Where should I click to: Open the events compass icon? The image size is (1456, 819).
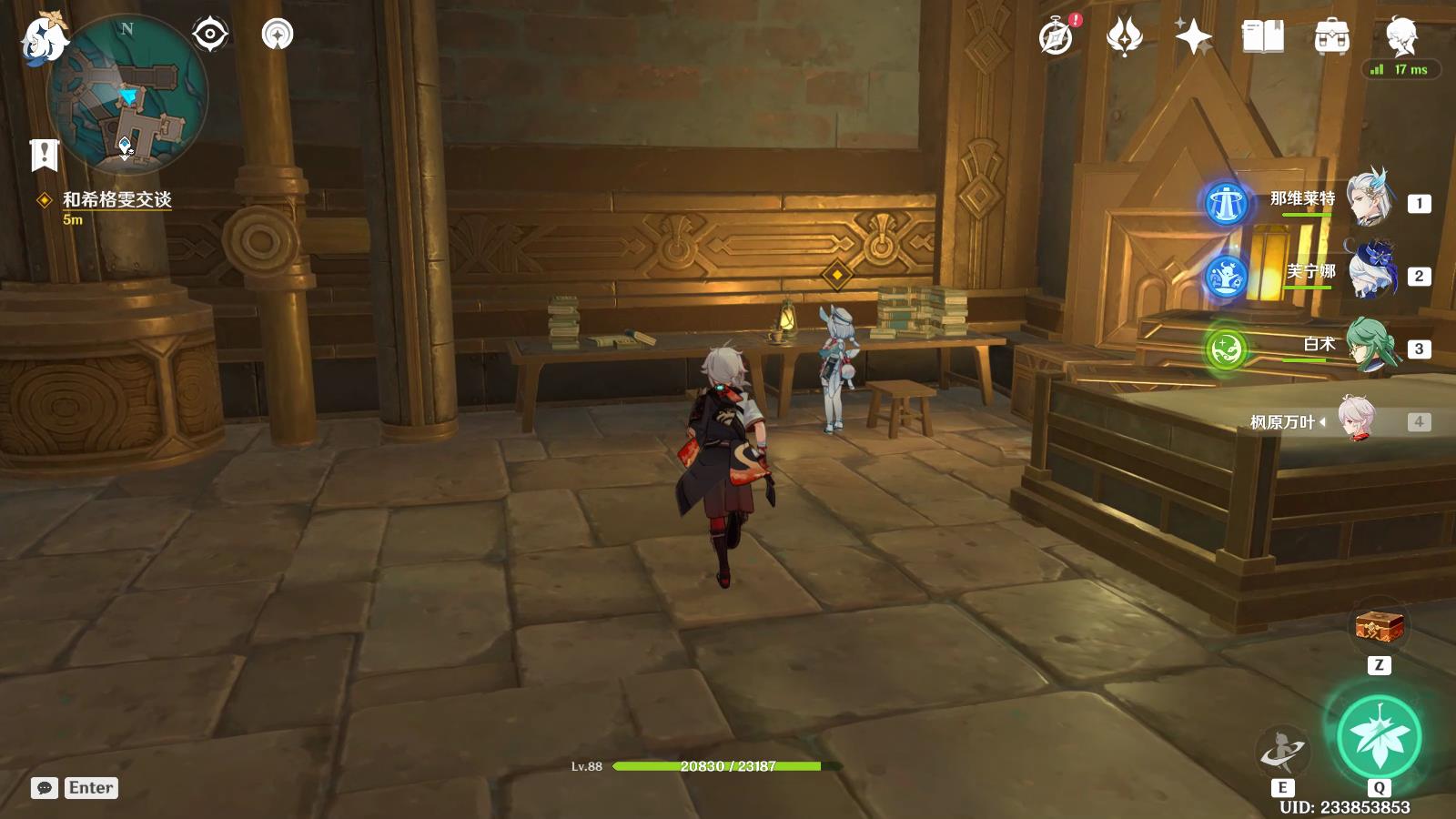click(1057, 37)
